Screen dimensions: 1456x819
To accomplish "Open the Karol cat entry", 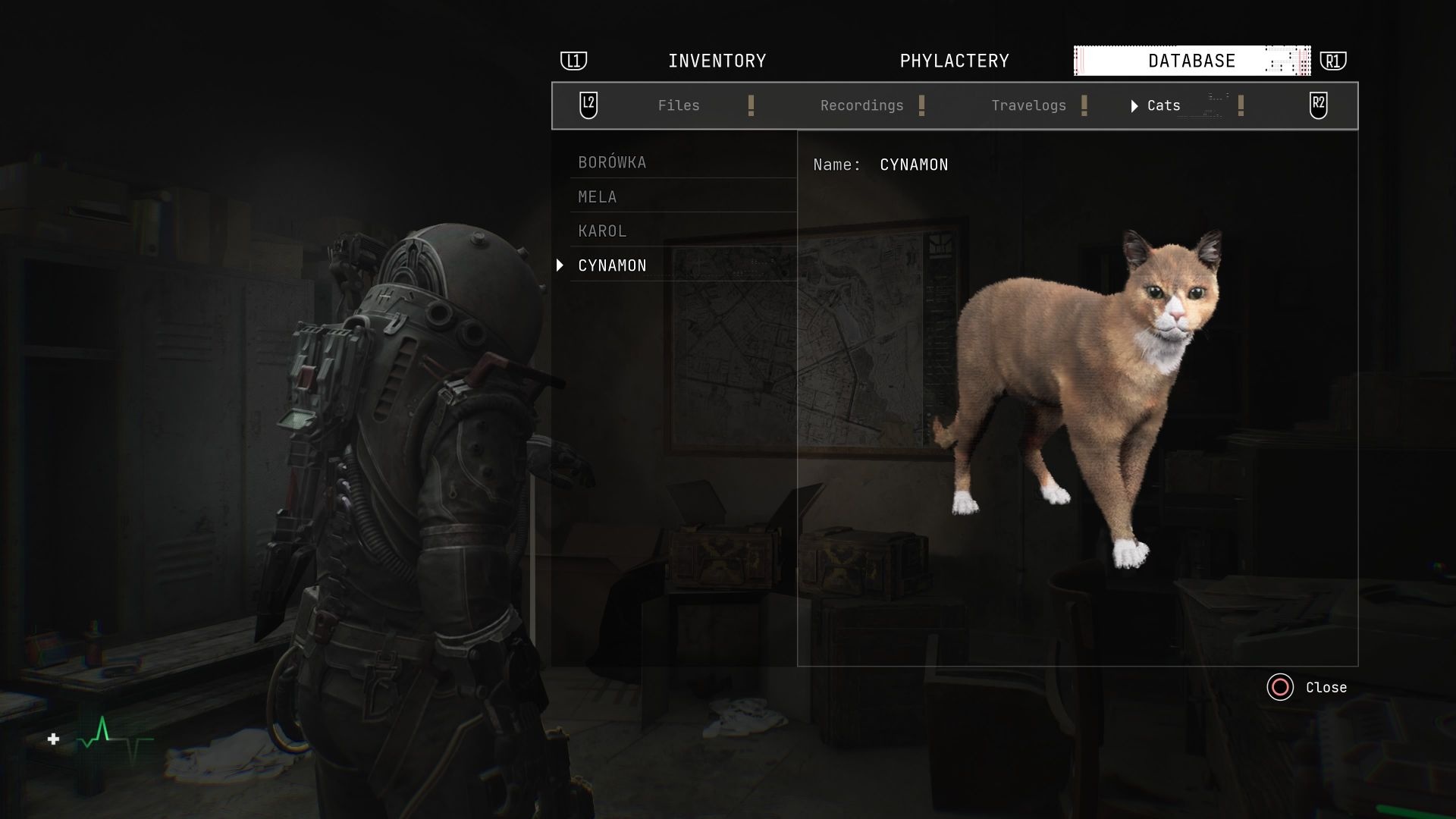I will pyautogui.click(x=602, y=231).
